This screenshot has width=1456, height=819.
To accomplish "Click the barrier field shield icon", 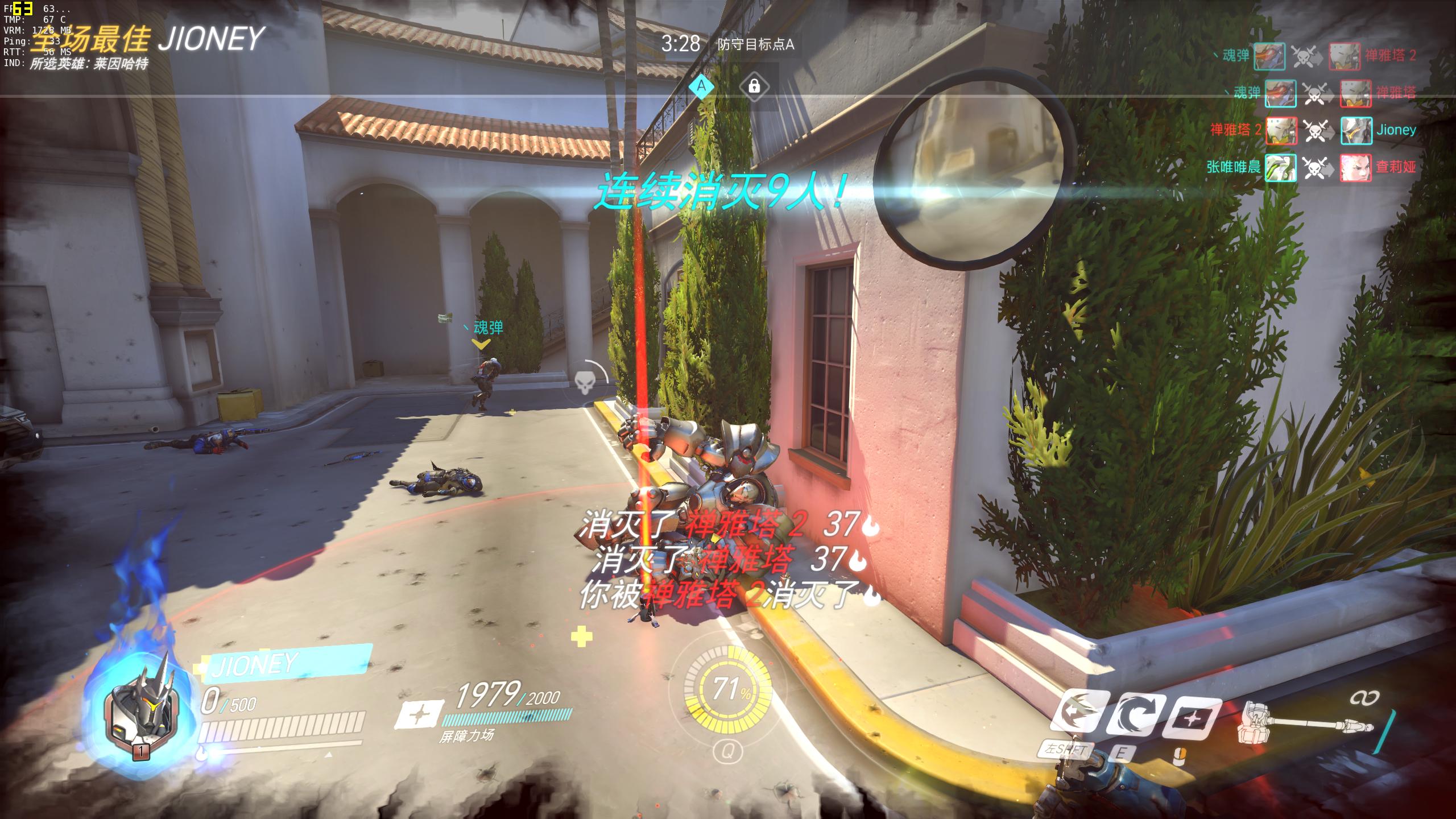I will (420, 714).
